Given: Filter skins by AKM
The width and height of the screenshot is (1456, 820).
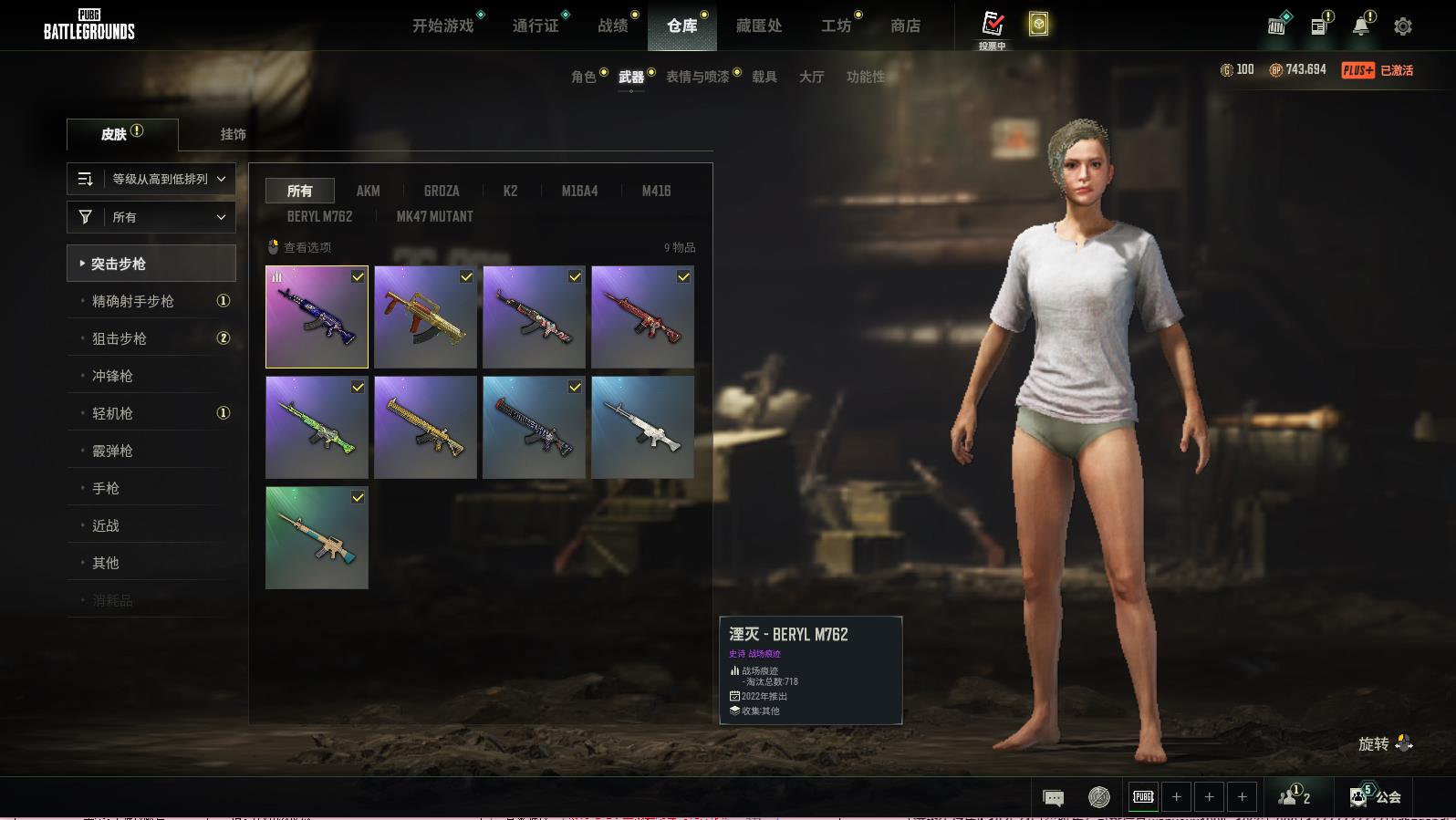Looking at the screenshot, I should (x=368, y=191).
